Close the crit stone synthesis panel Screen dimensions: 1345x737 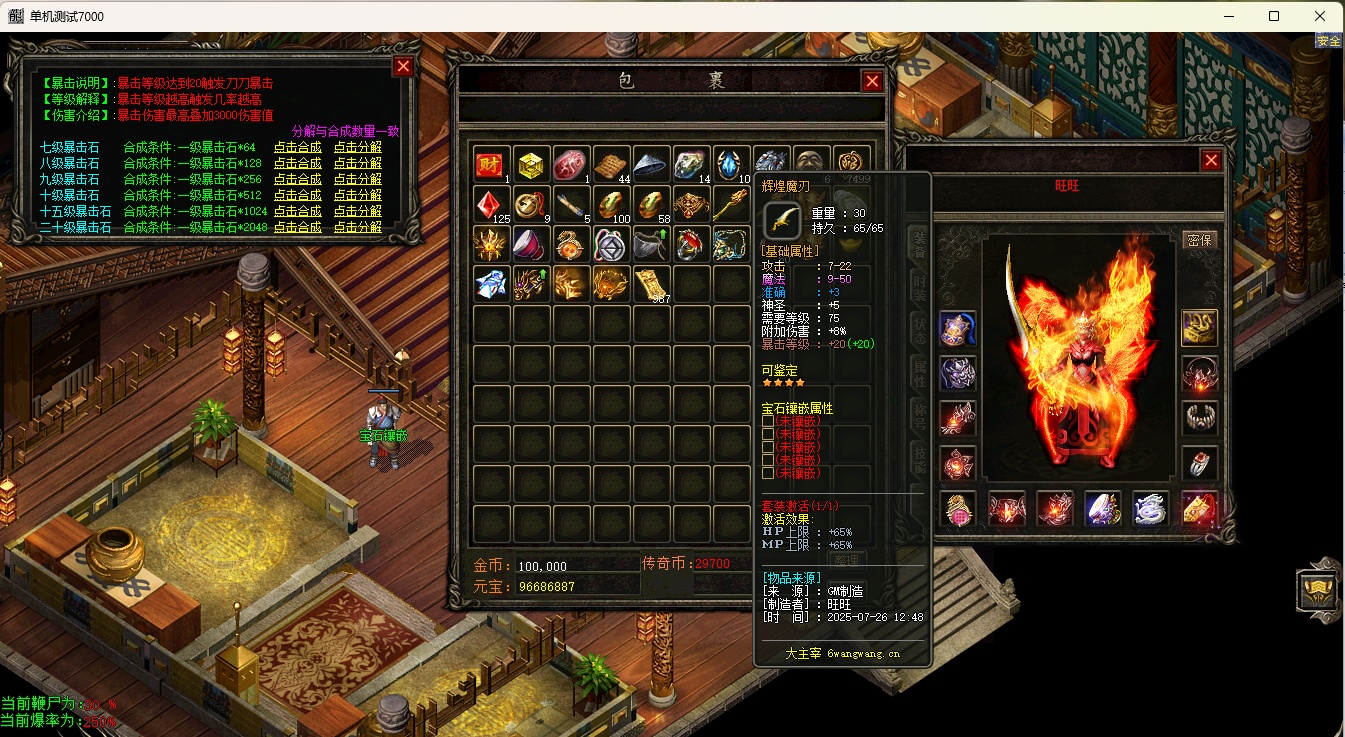click(x=403, y=67)
